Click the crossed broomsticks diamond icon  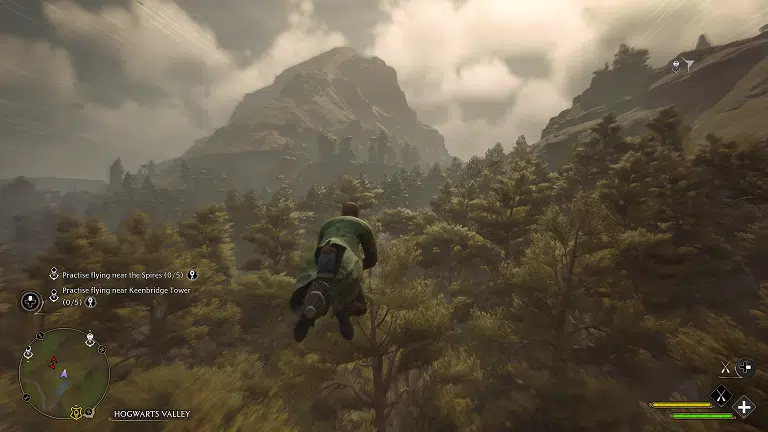tap(719, 395)
